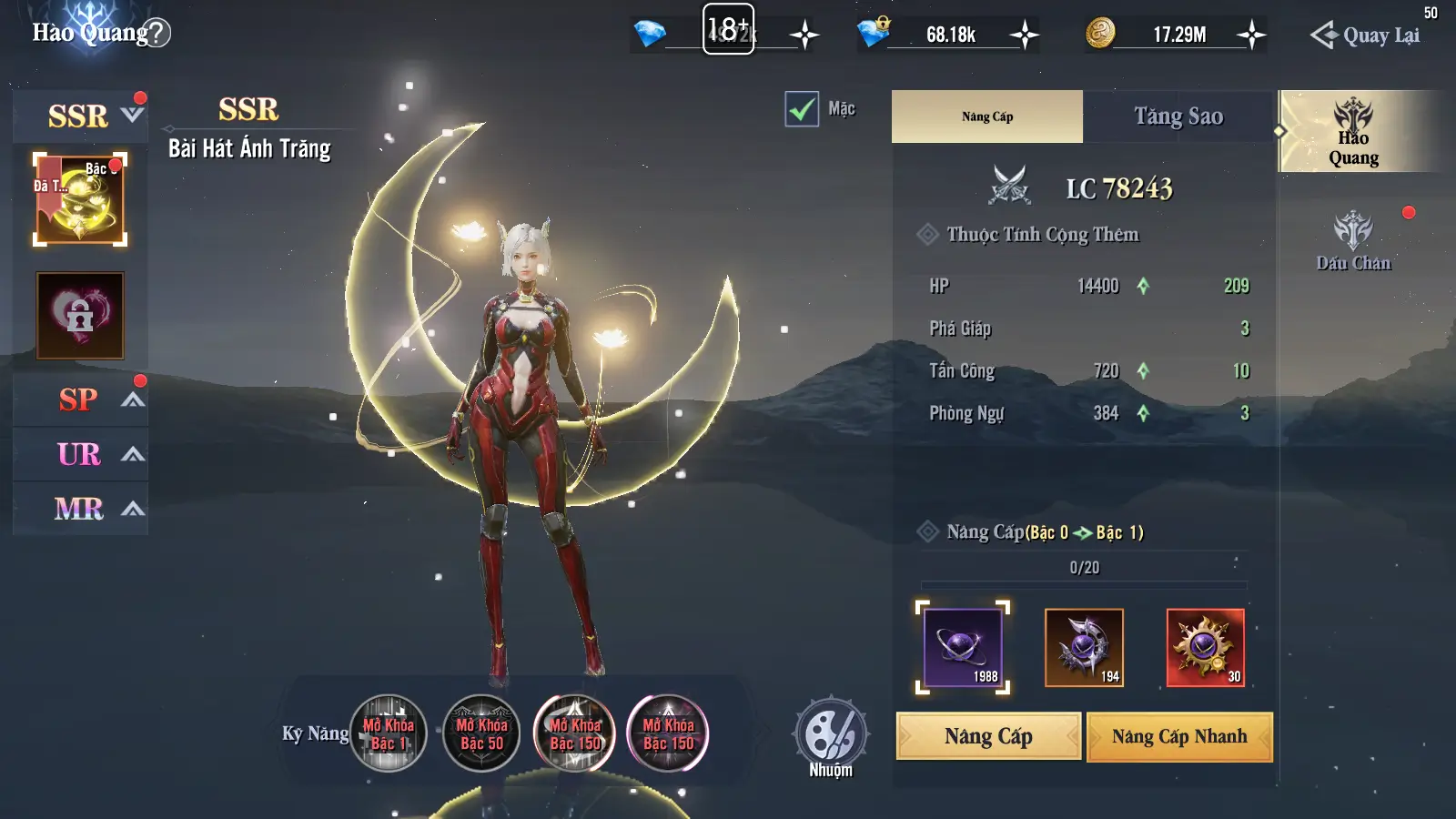Screen dimensions: 1456x819
Task: Choose the red sun material with 30
Action: point(1205,647)
